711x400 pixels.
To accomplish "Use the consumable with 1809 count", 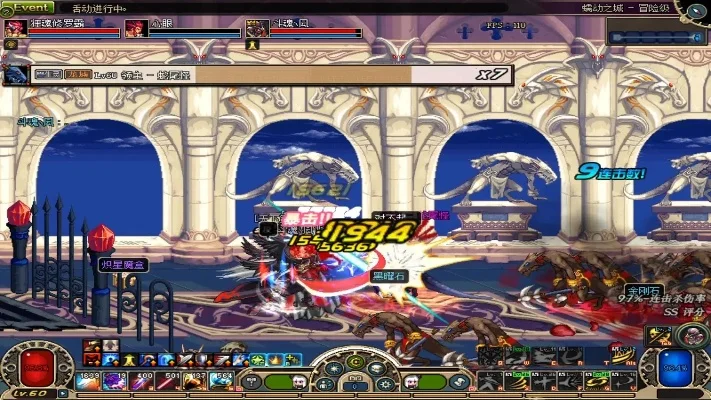I will 87,379.
